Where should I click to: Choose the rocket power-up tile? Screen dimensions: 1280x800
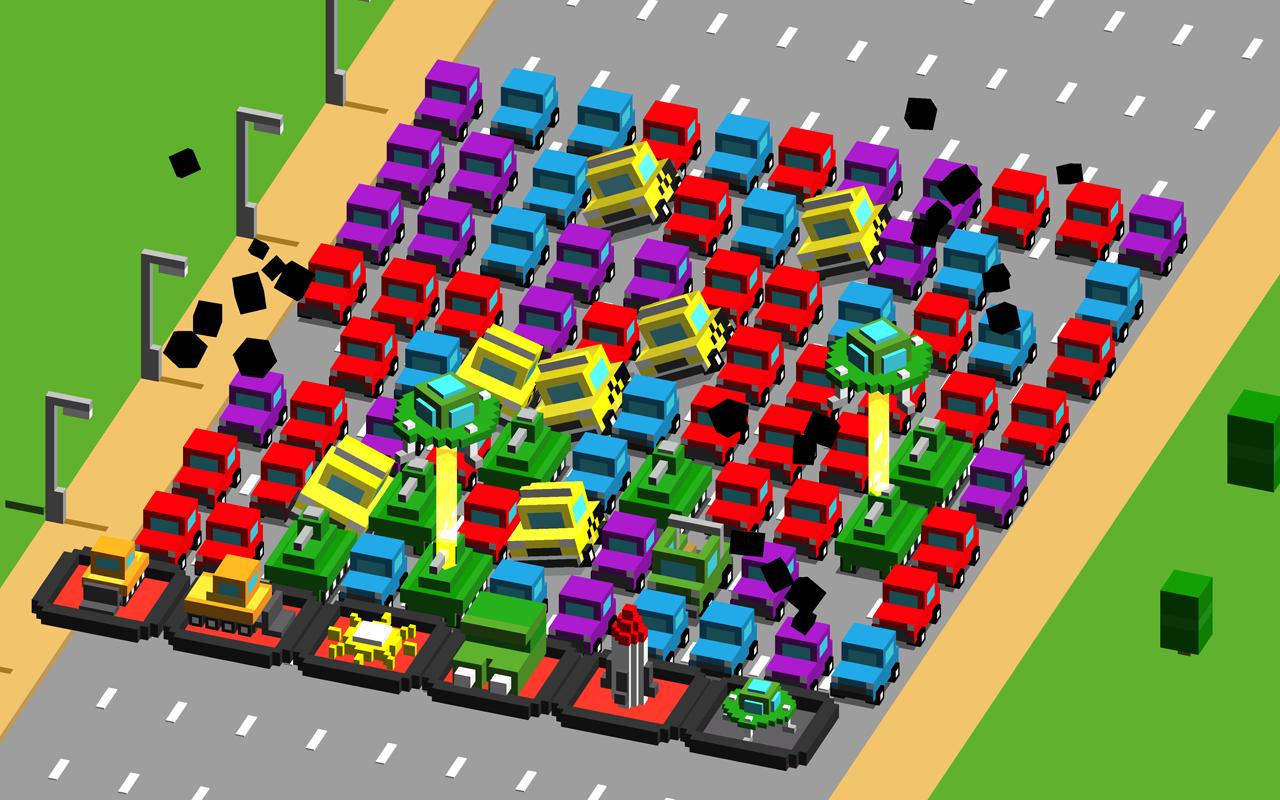click(x=630, y=668)
